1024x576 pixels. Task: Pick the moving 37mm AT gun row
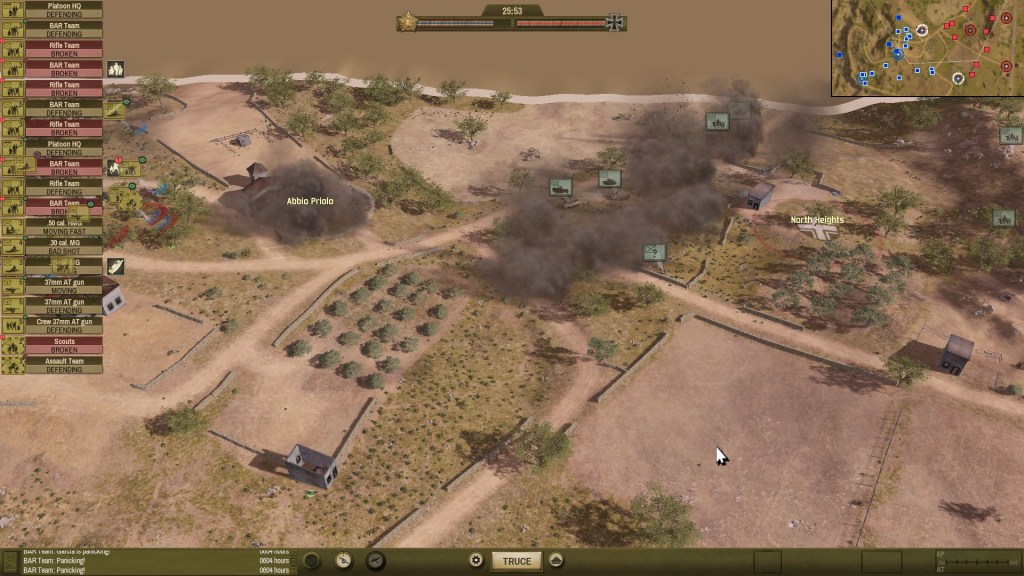click(x=64, y=286)
